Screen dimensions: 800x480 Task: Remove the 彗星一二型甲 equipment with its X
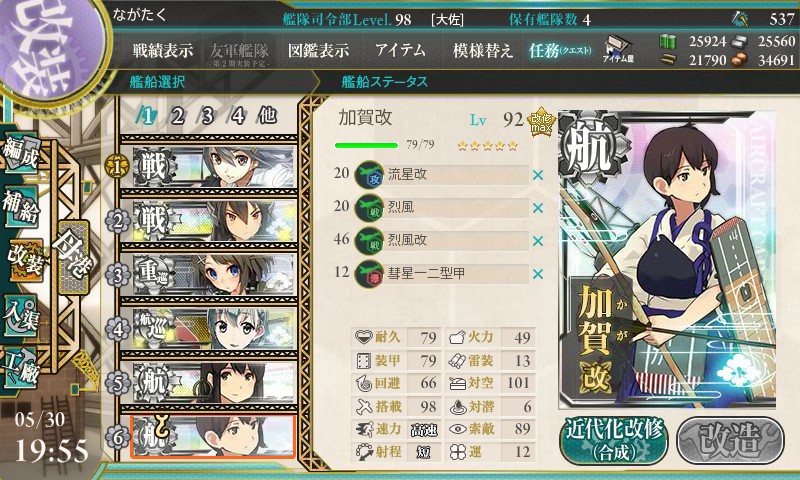click(538, 273)
